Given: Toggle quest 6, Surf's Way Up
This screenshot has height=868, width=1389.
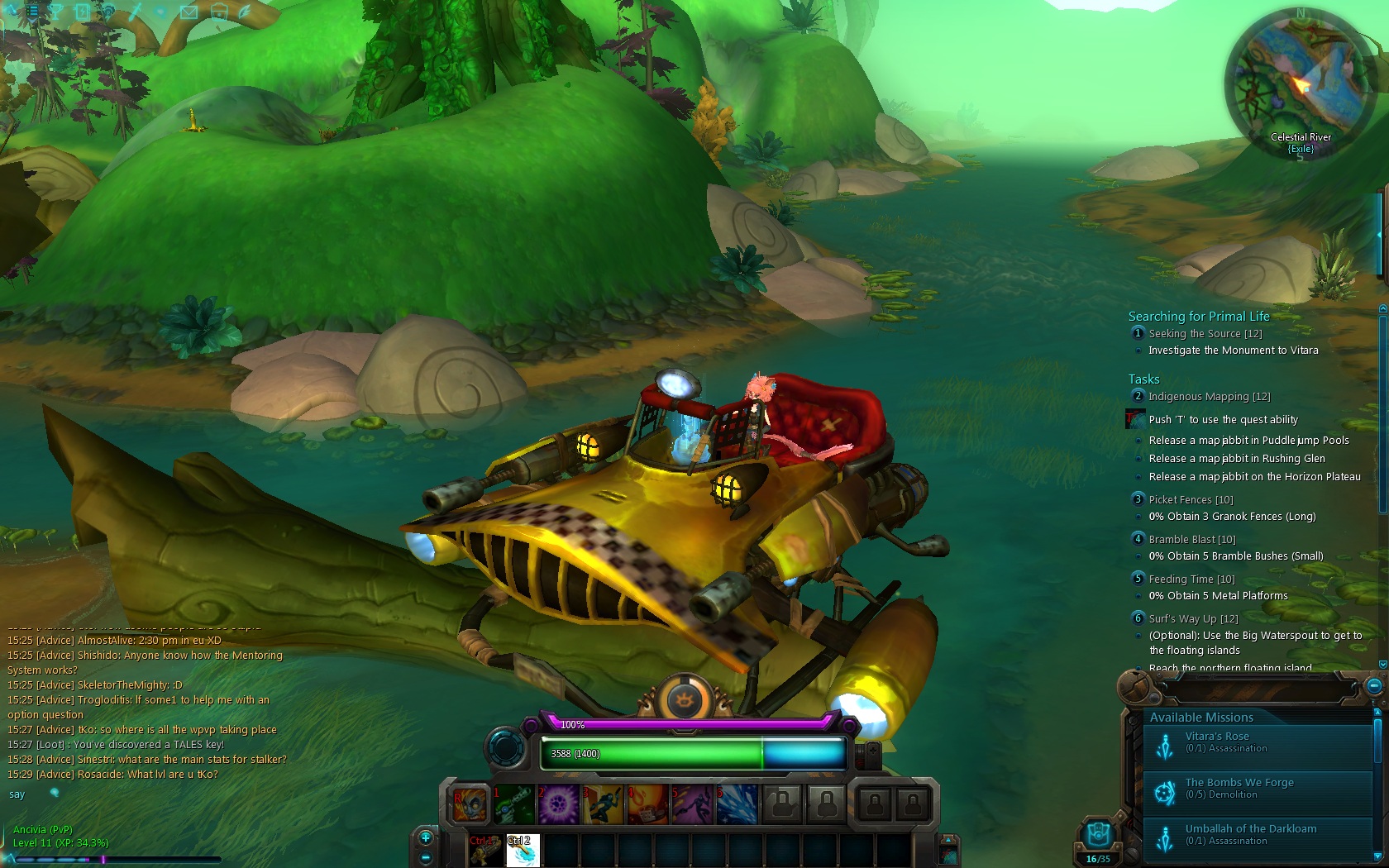Looking at the screenshot, I should 1138,618.
